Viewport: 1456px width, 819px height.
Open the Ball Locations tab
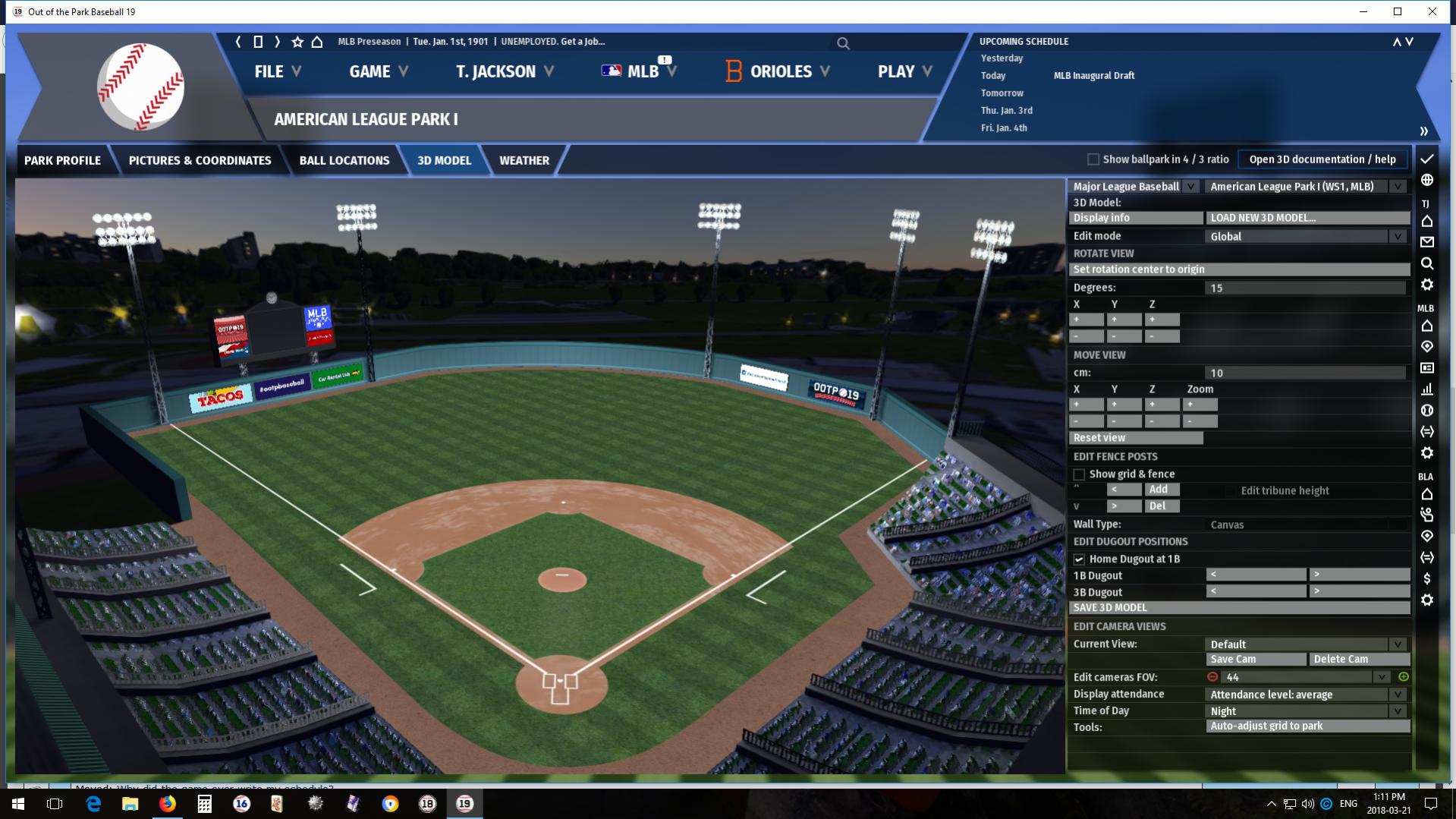pos(344,160)
